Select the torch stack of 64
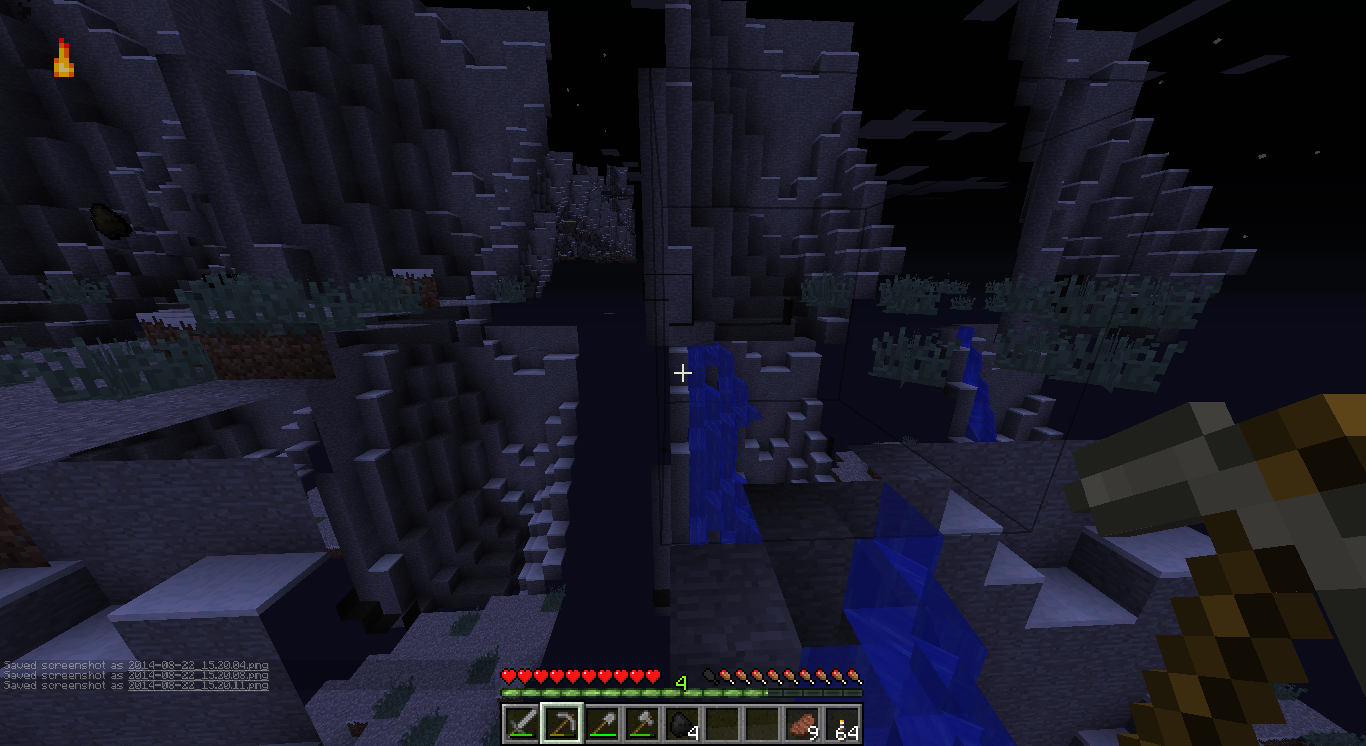Screen dimensions: 1366x746 point(842,723)
